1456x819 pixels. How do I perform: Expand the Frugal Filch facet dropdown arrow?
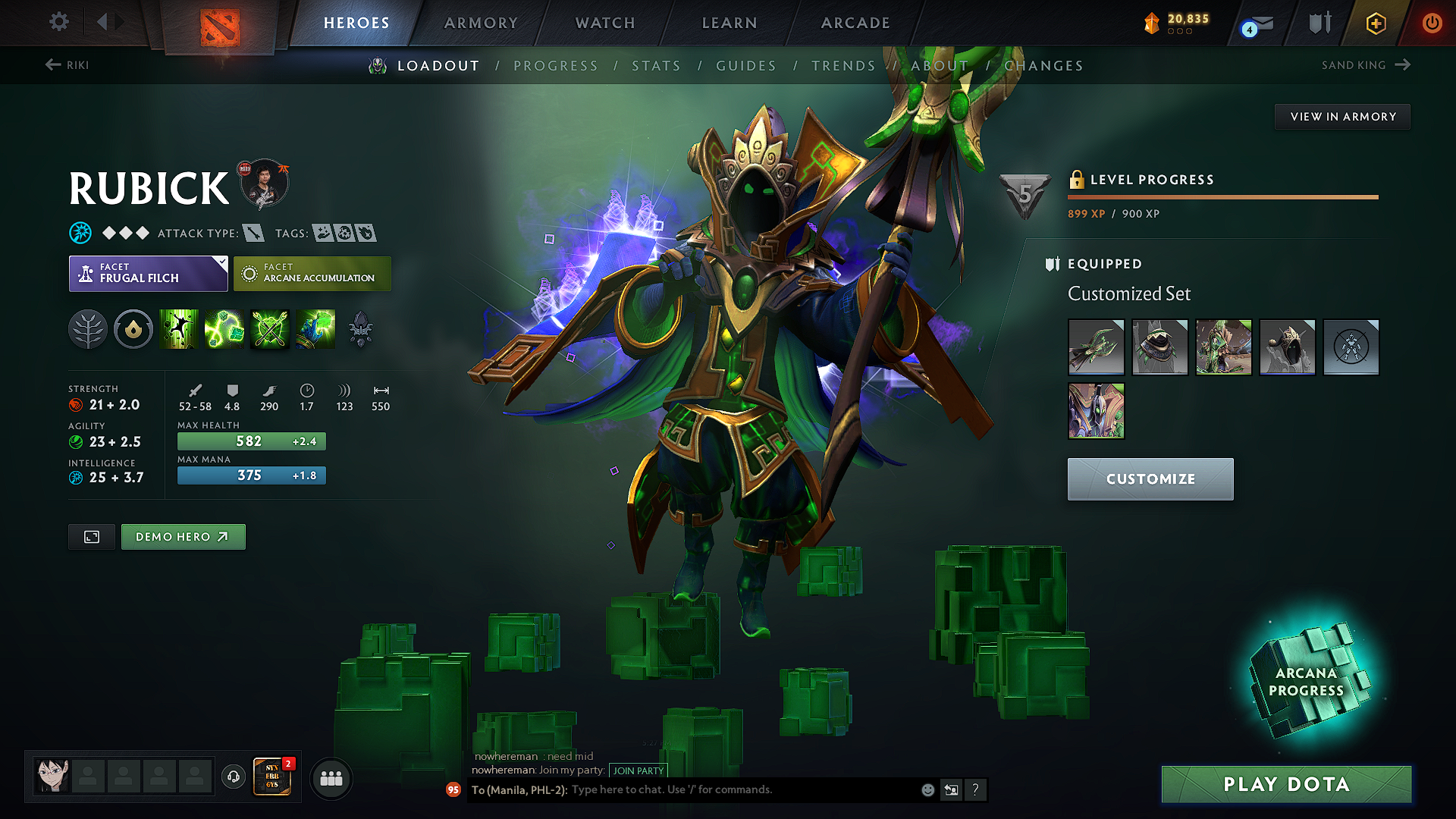221,262
